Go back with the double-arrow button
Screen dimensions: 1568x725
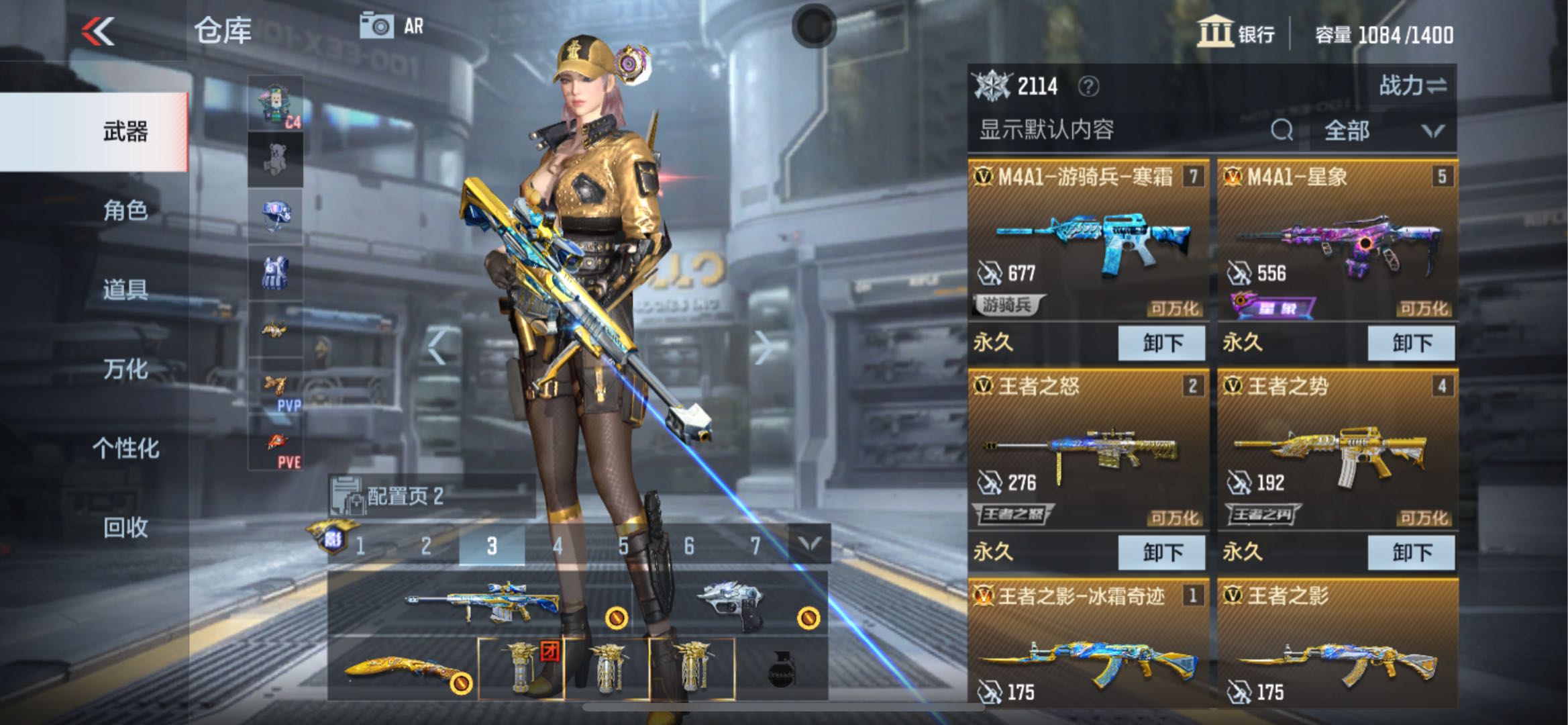pyautogui.click(x=99, y=32)
